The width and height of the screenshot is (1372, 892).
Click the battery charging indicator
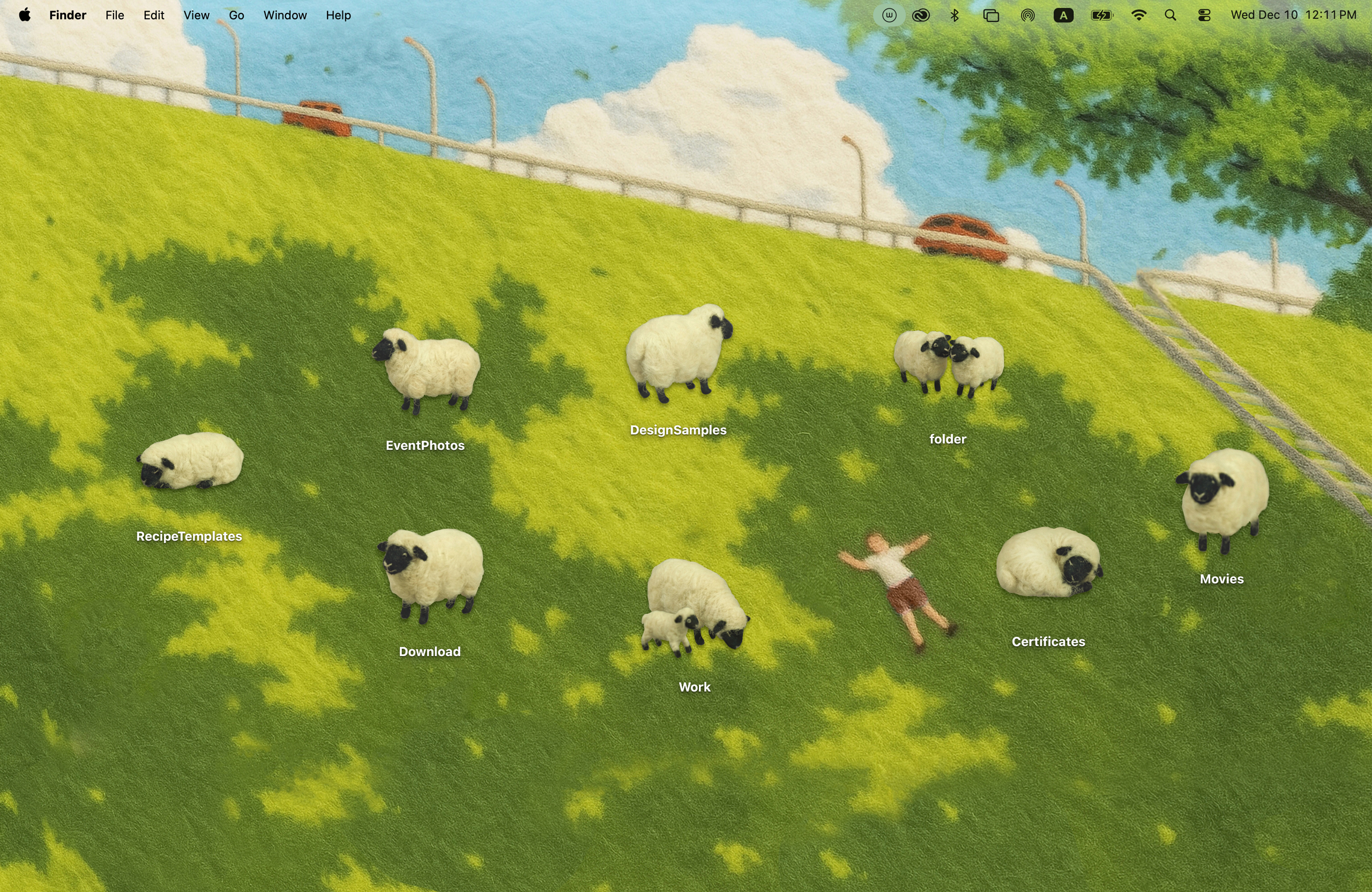pos(1100,15)
